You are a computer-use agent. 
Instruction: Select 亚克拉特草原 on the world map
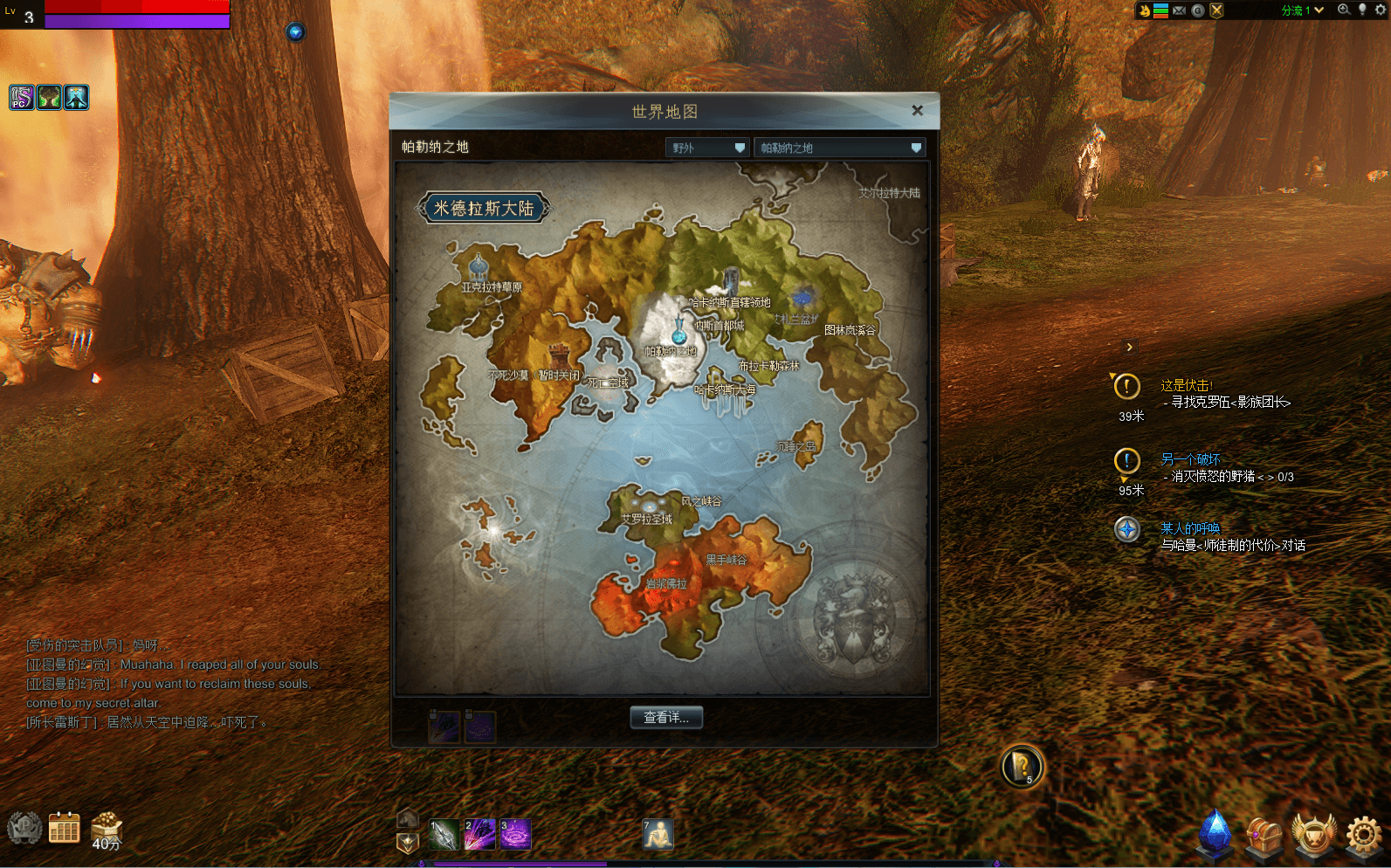[x=492, y=287]
